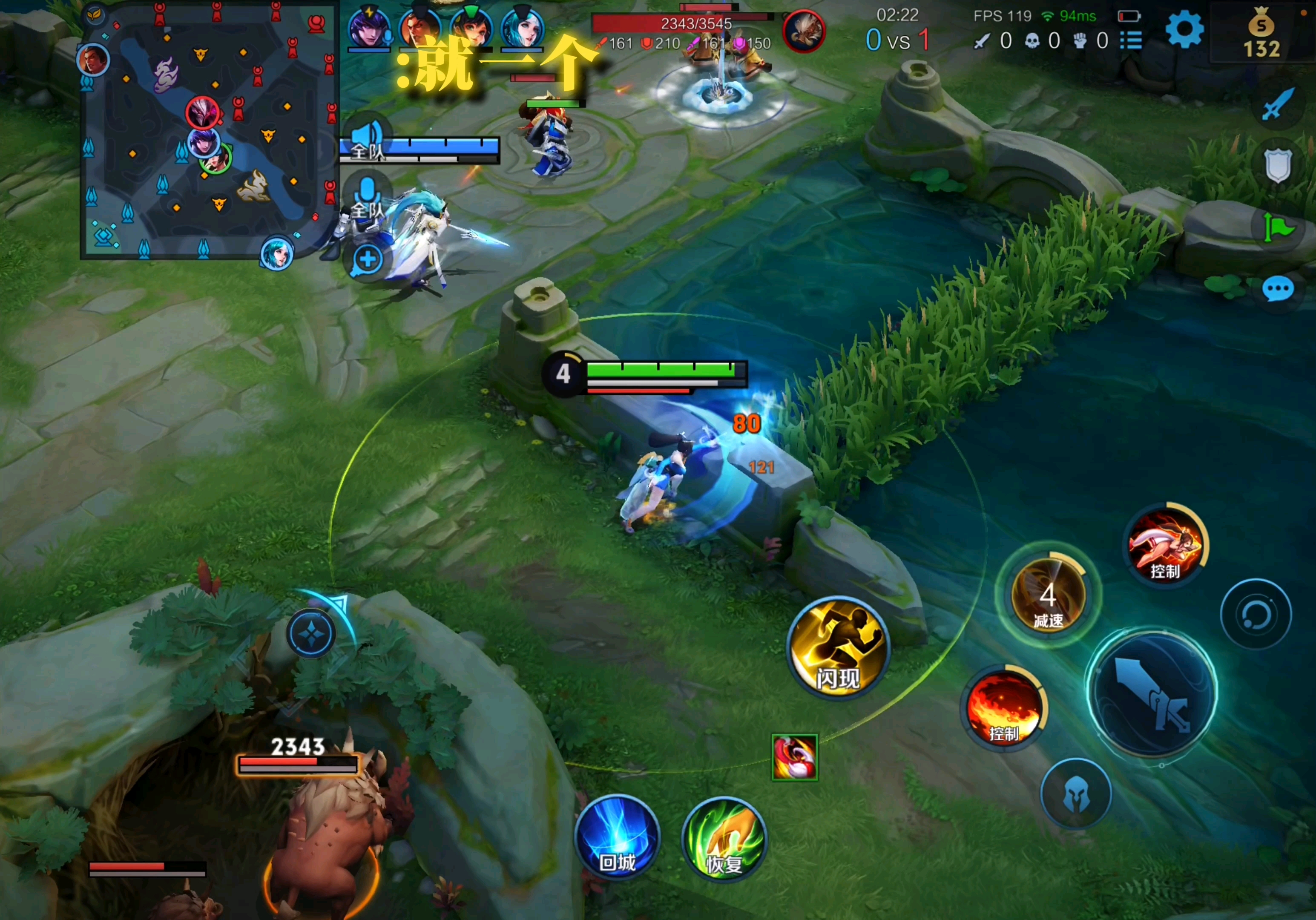Send the shield defend signal
The width and height of the screenshot is (1316, 920).
(1278, 166)
